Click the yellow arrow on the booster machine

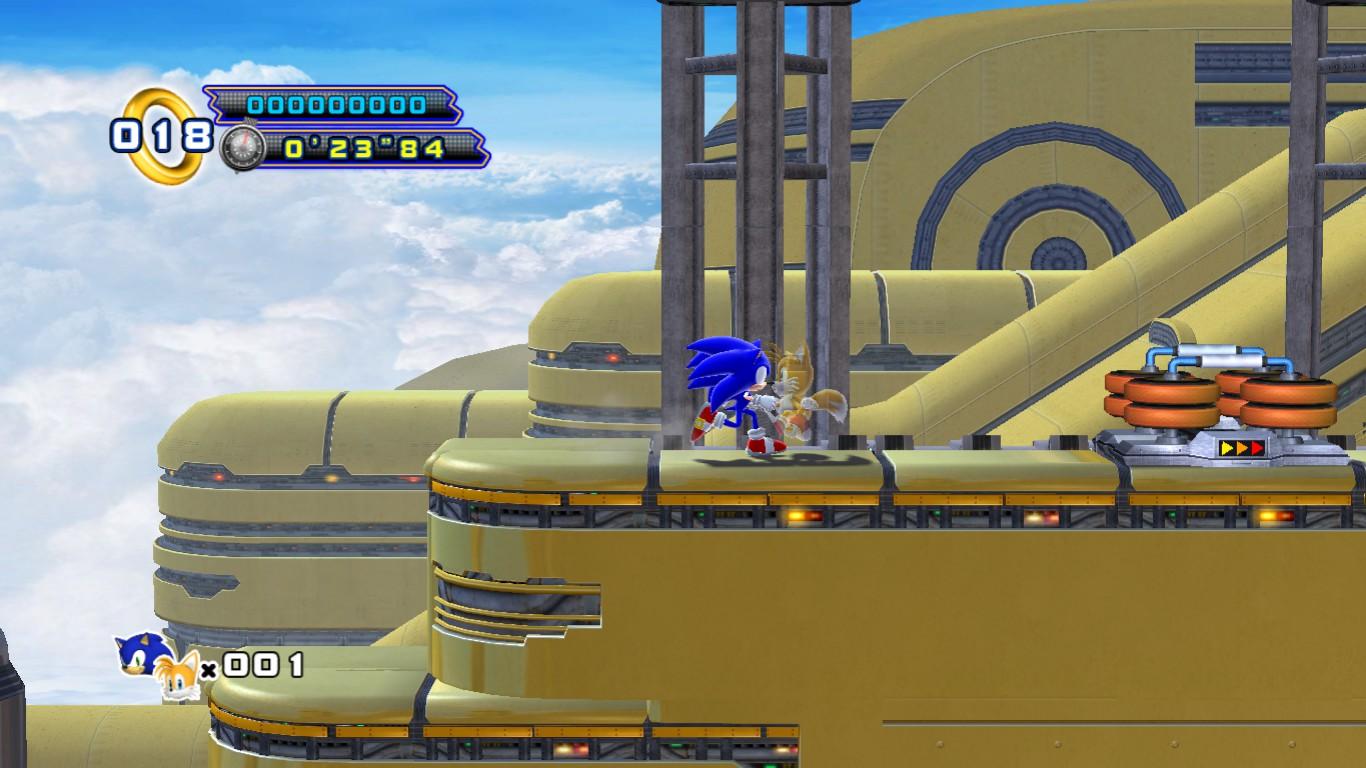(1227, 447)
